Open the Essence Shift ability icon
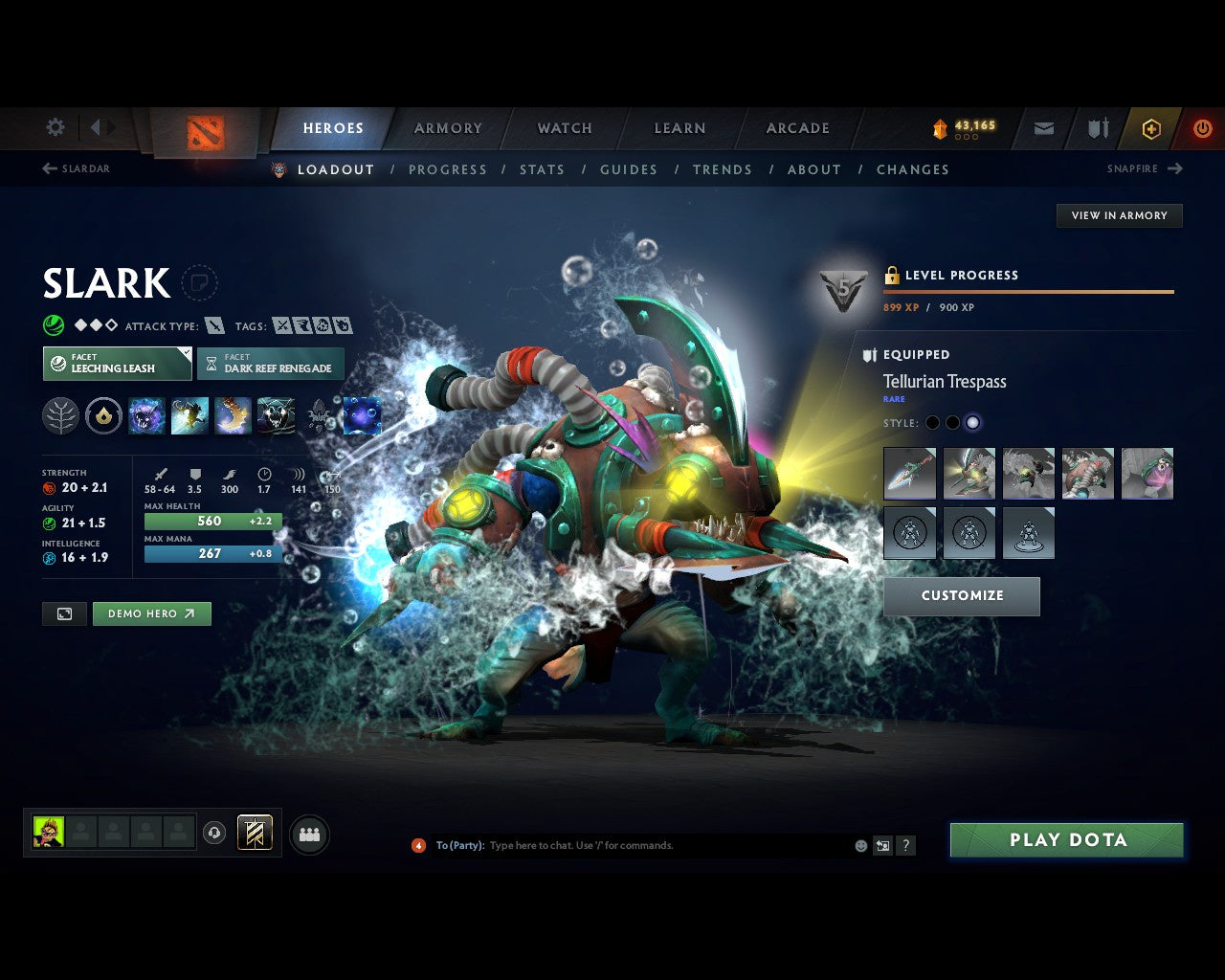This screenshot has width=1225, height=980. tap(233, 414)
